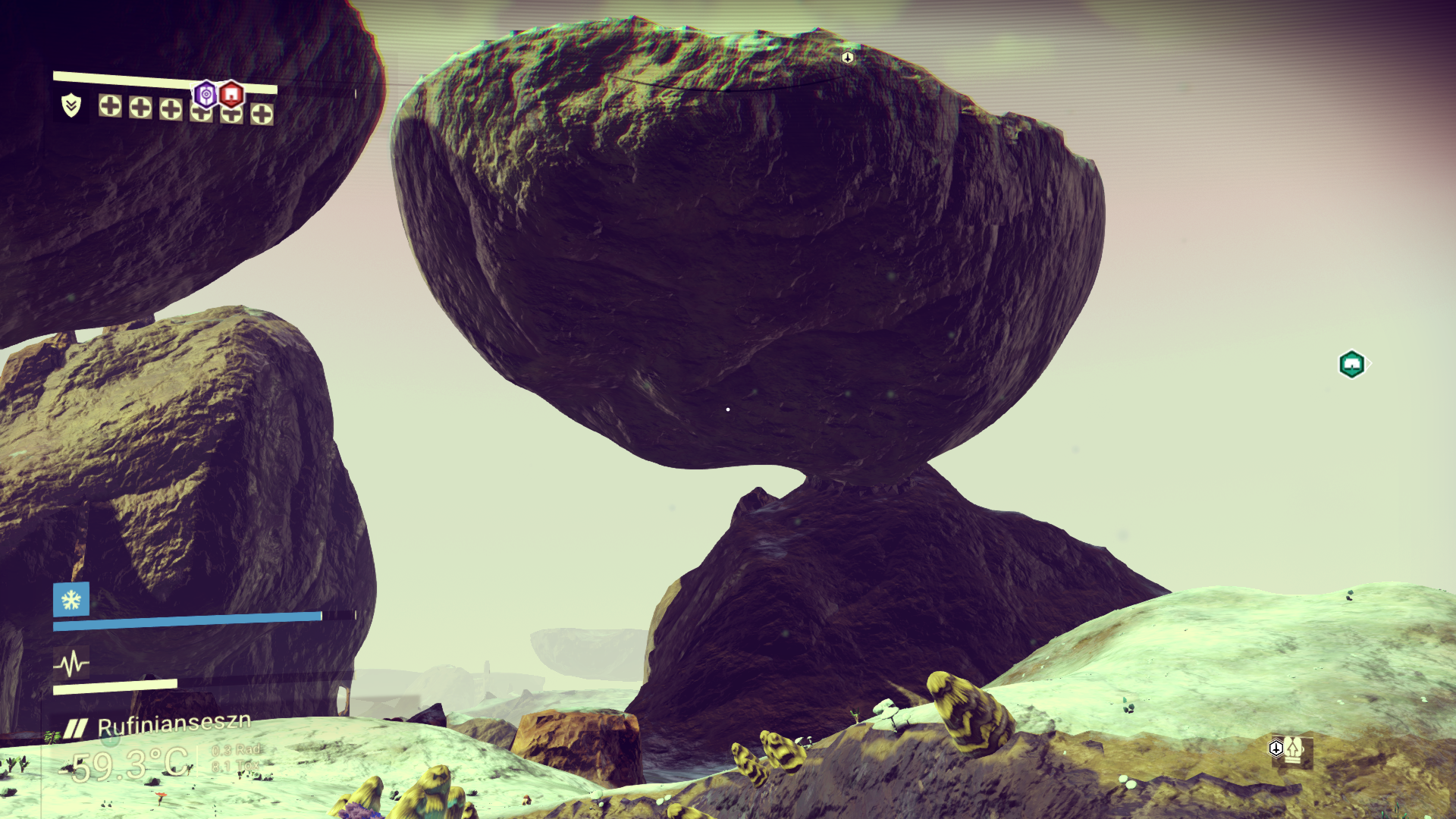Click the shield icon beside health boxes

[x=71, y=105]
